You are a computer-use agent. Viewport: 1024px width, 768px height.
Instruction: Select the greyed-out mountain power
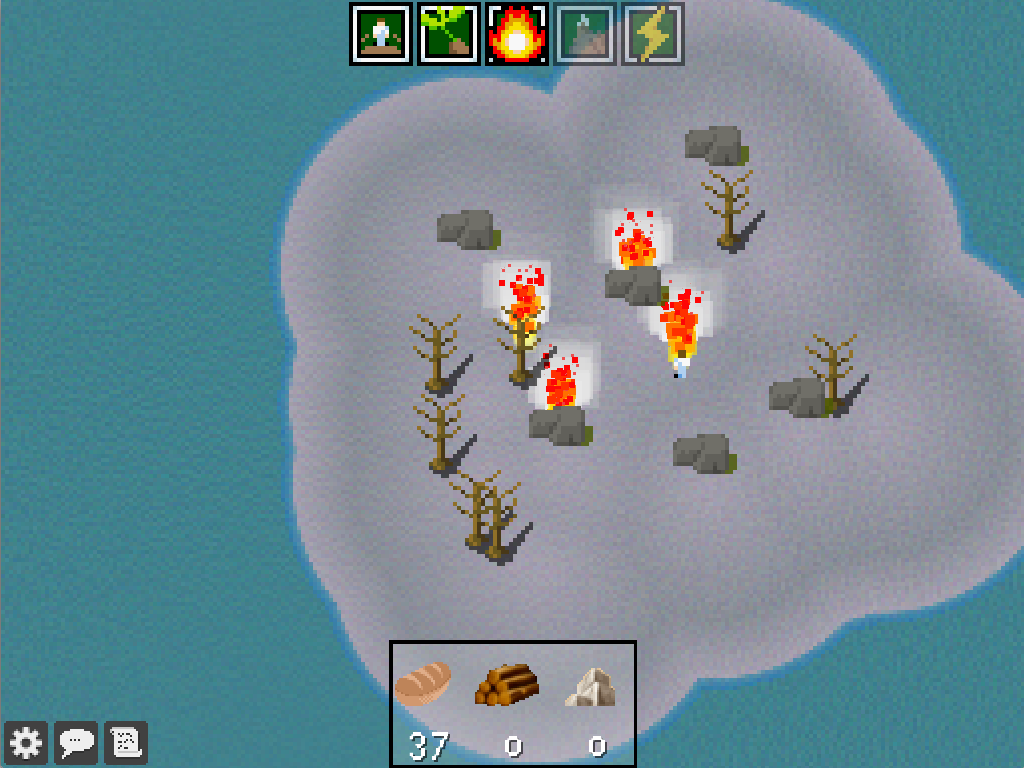(x=585, y=34)
